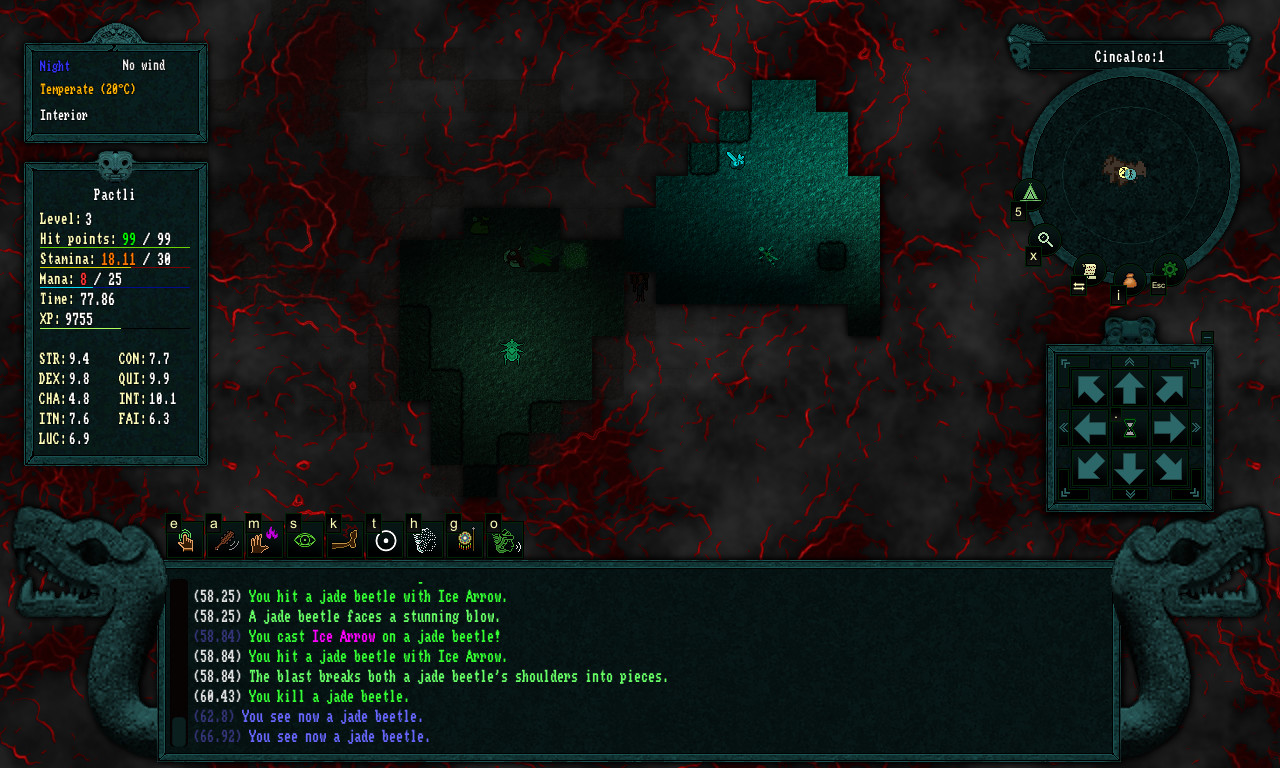Select the Cincalco:1 location banner

(1128, 56)
